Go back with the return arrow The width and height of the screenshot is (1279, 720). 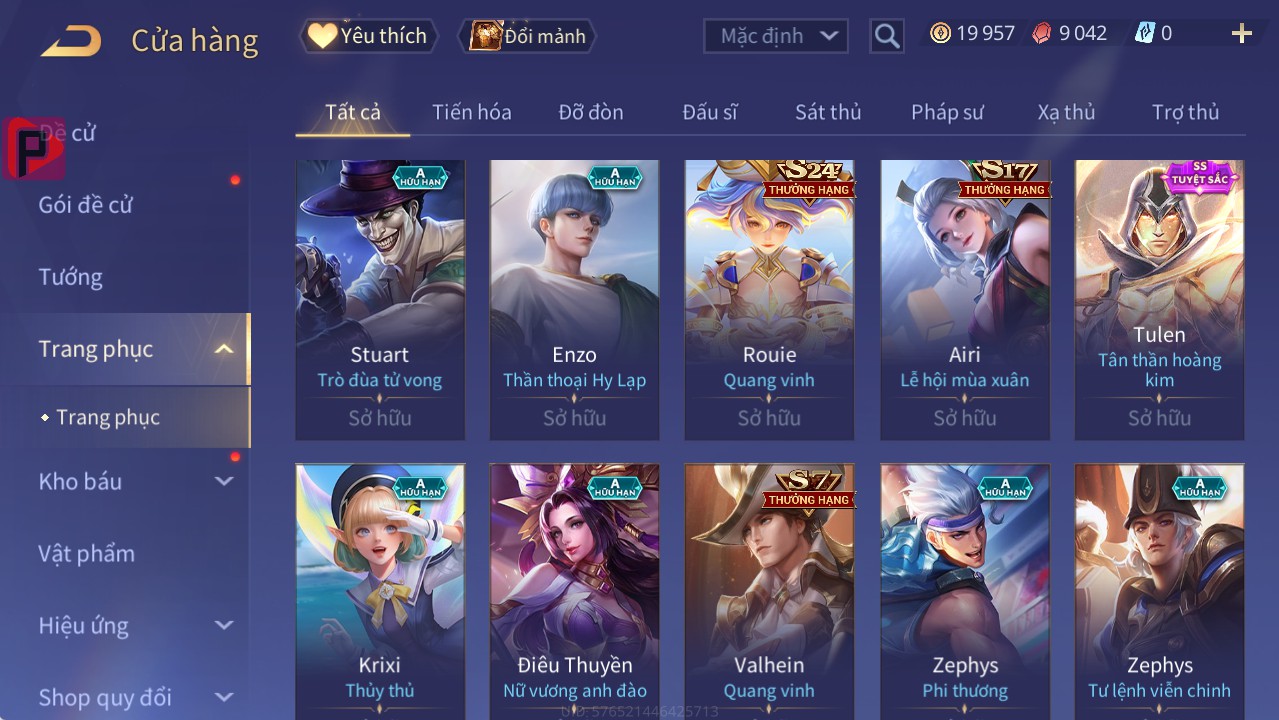[x=71, y=41]
